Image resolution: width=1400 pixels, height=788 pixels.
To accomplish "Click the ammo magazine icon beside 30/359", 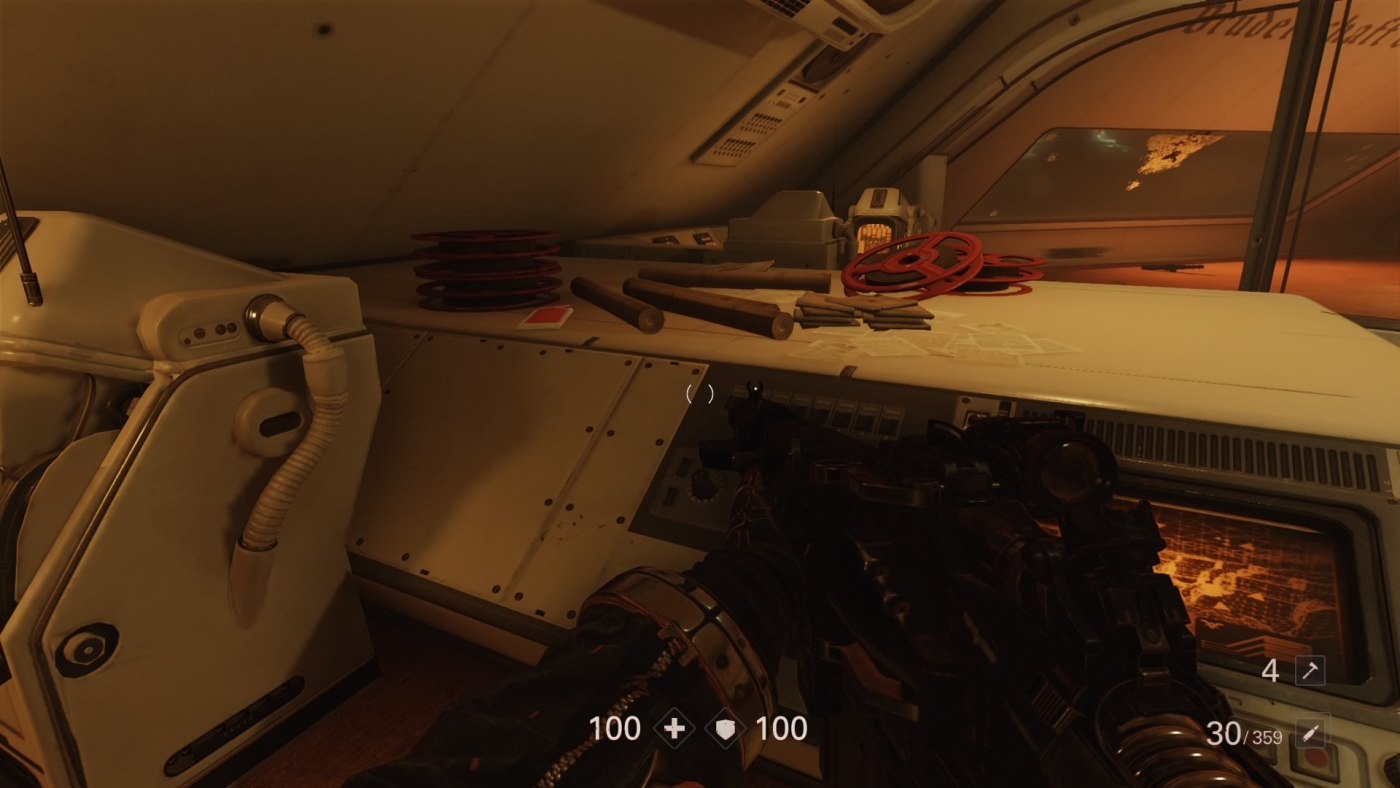I will click(x=1311, y=733).
